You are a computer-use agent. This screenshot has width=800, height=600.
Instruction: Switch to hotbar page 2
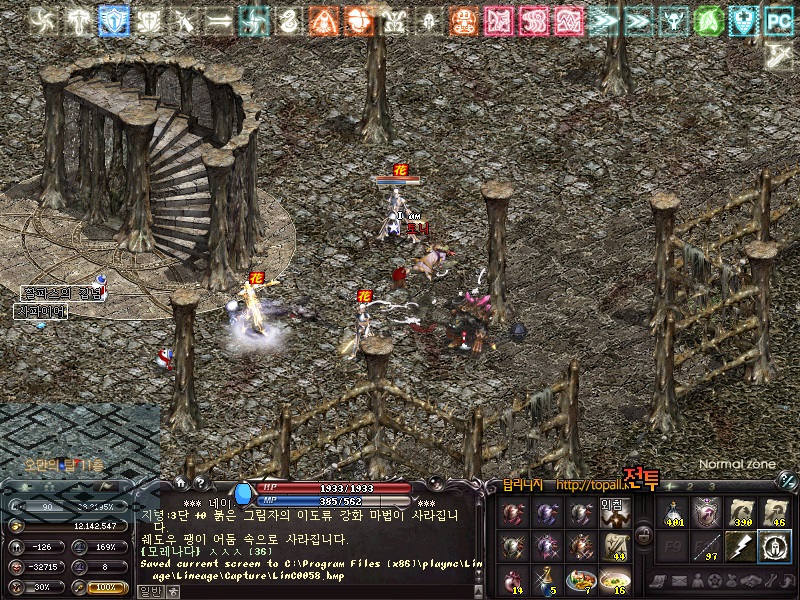click(x=691, y=487)
